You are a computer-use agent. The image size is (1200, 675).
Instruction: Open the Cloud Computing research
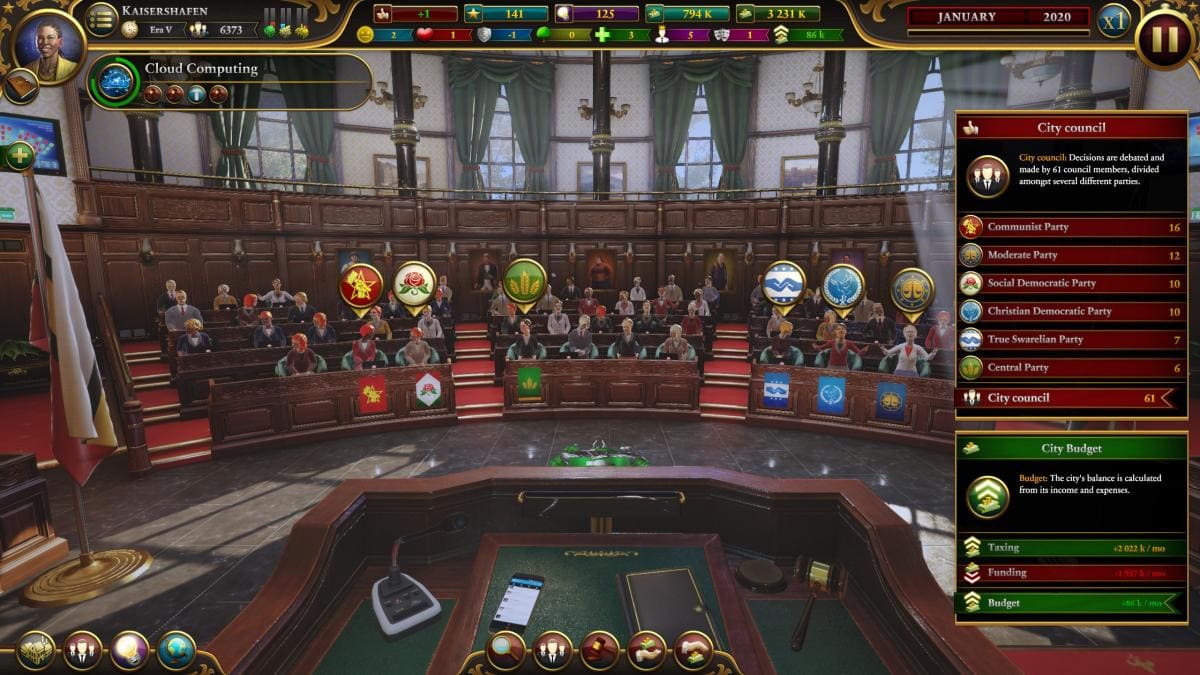(118, 81)
